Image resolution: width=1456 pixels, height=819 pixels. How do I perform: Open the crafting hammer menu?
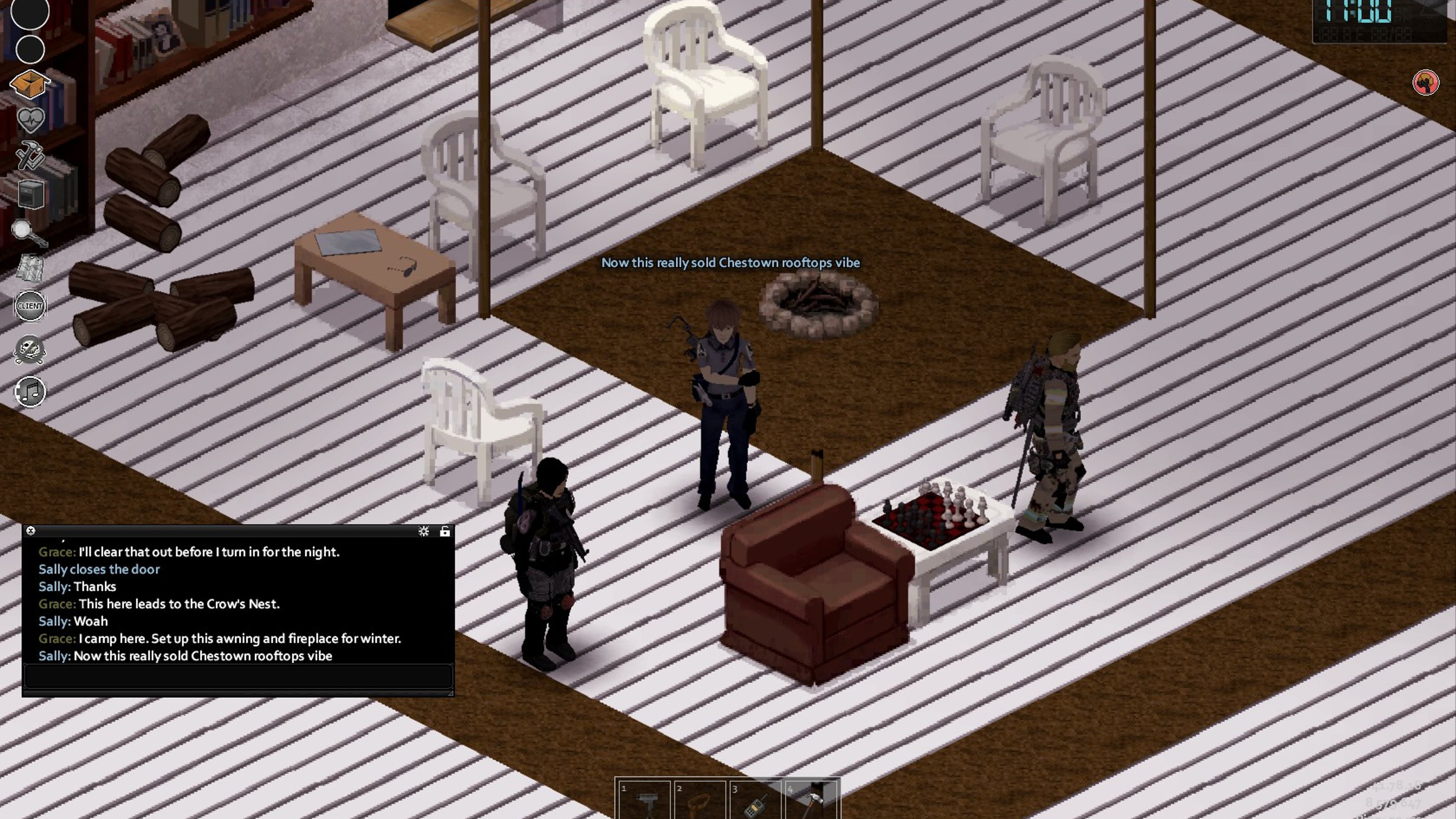point(30,155)
